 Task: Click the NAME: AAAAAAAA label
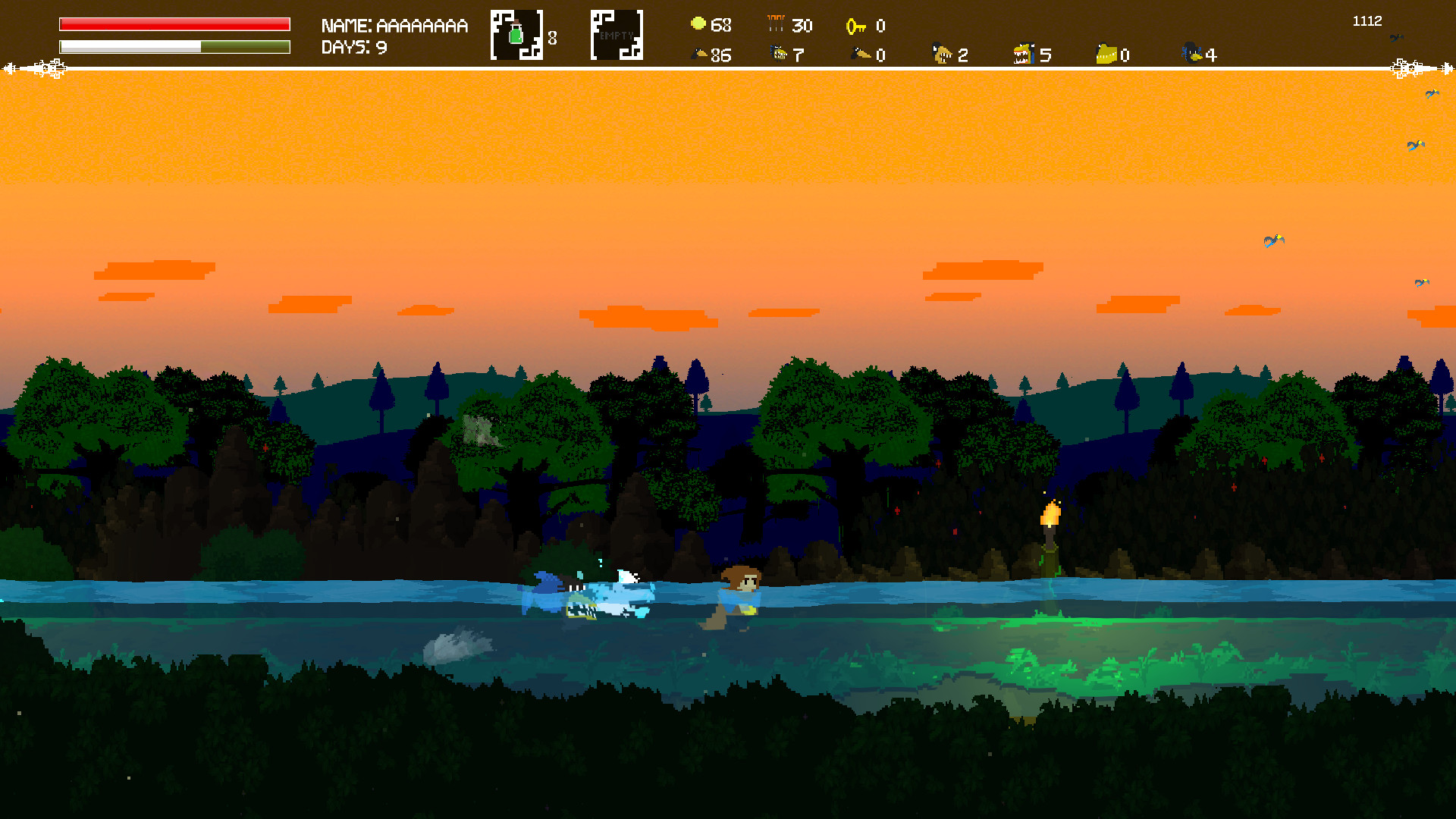(x=393, y=25)
